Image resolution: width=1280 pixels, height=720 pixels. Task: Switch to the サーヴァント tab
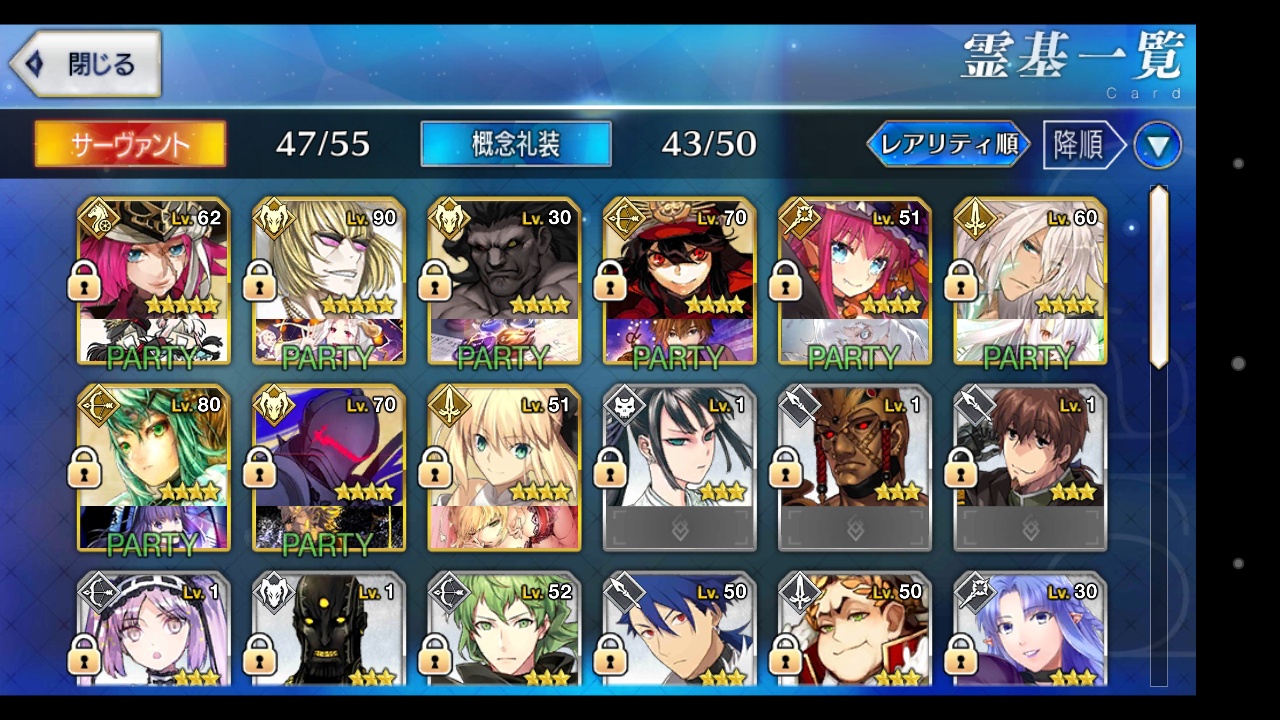click(130, 144)
